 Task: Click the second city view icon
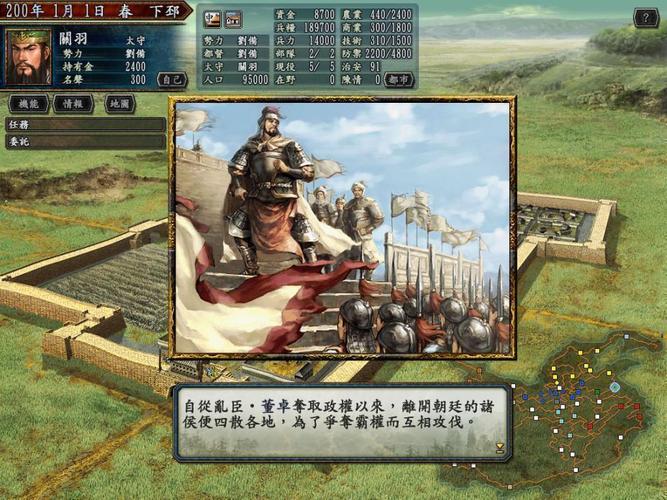pos(232,19)
